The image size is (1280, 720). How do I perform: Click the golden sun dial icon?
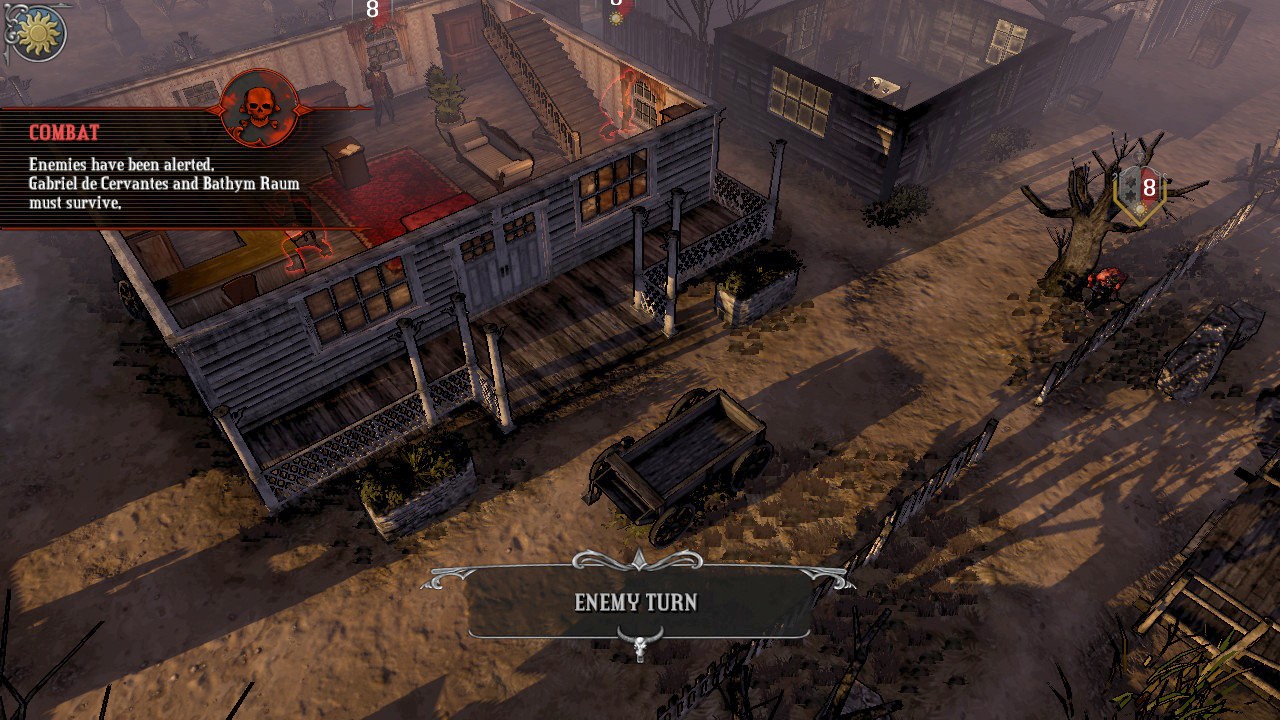coord(38,32)
